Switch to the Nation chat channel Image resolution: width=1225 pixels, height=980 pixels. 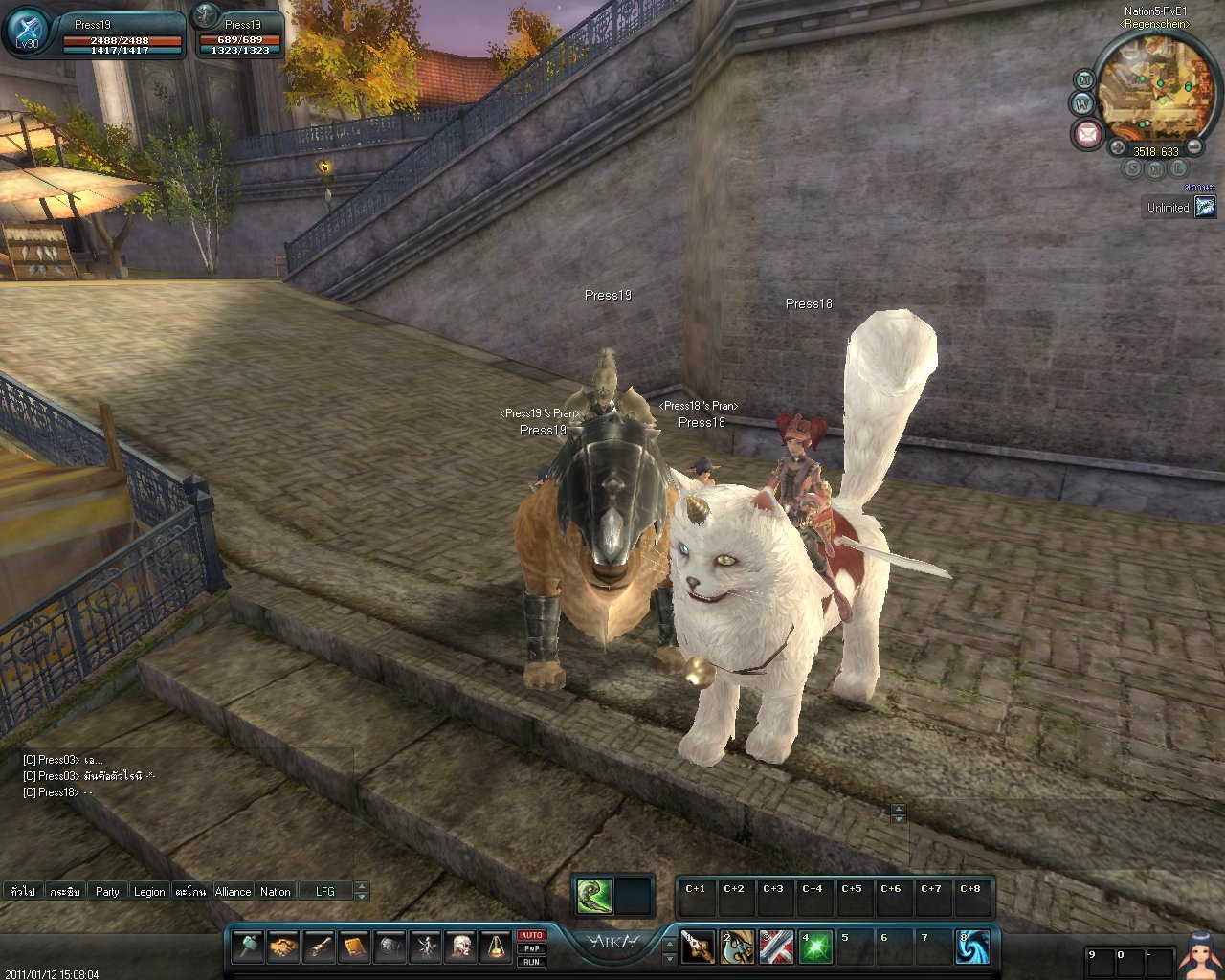pos(276,891)
